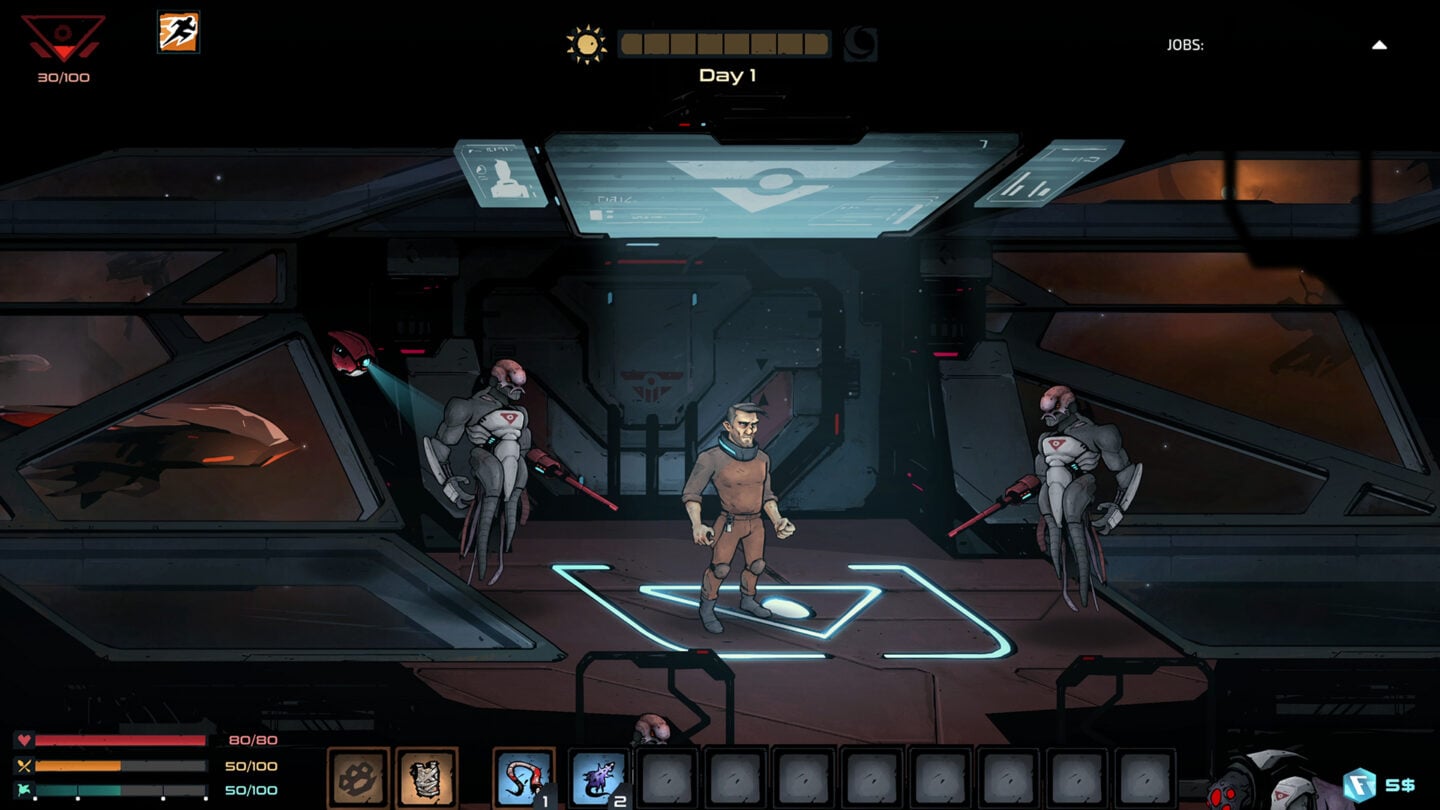Click the heart icon beside the health bar
Viewport: 1440px width, 810px height.
[x=22, y=741]
